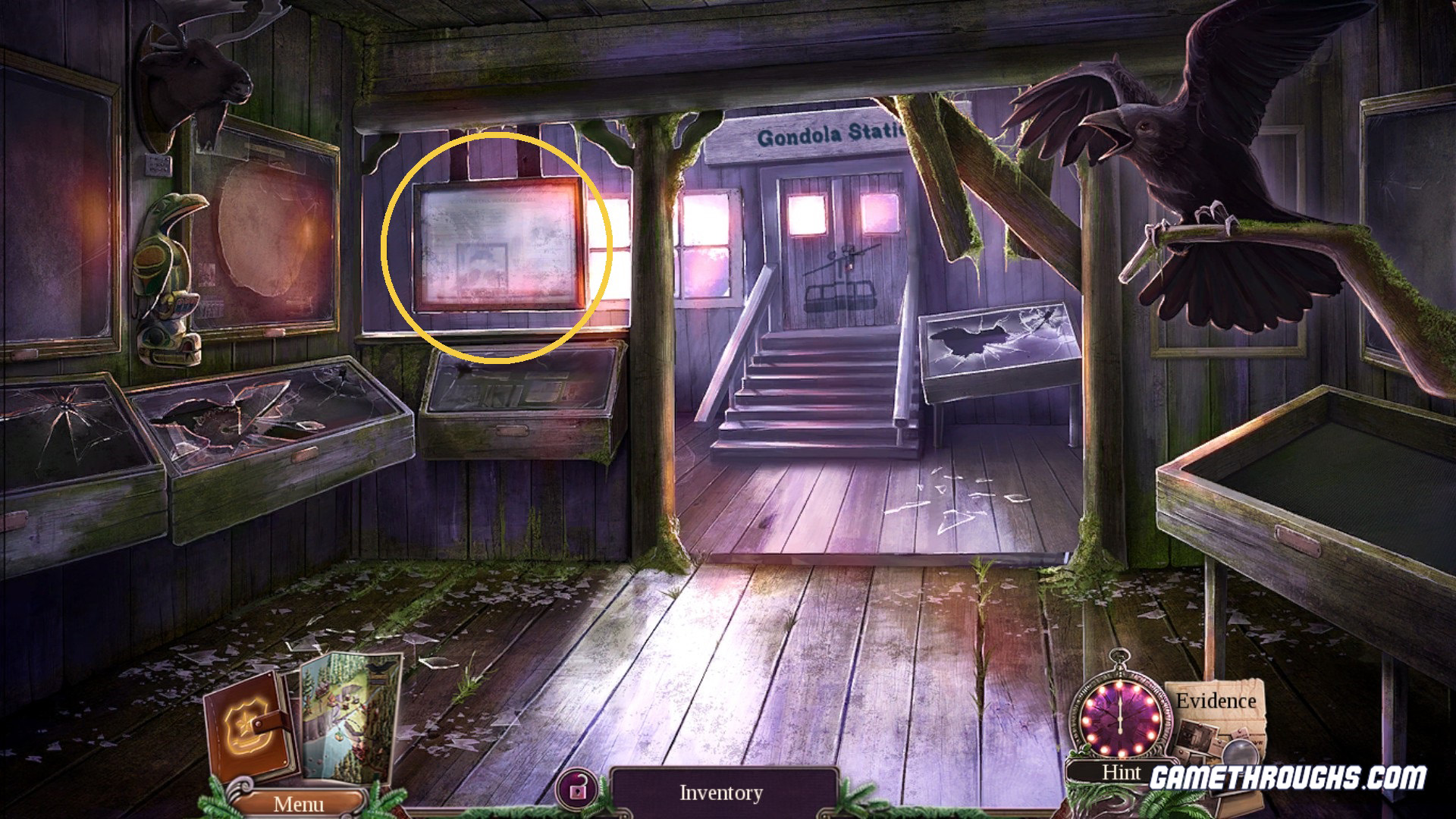This screenshot has height=819, width=1456.
Task: Expand the Inventory bar
Action: pyautogui.click(x=721, y=793)
